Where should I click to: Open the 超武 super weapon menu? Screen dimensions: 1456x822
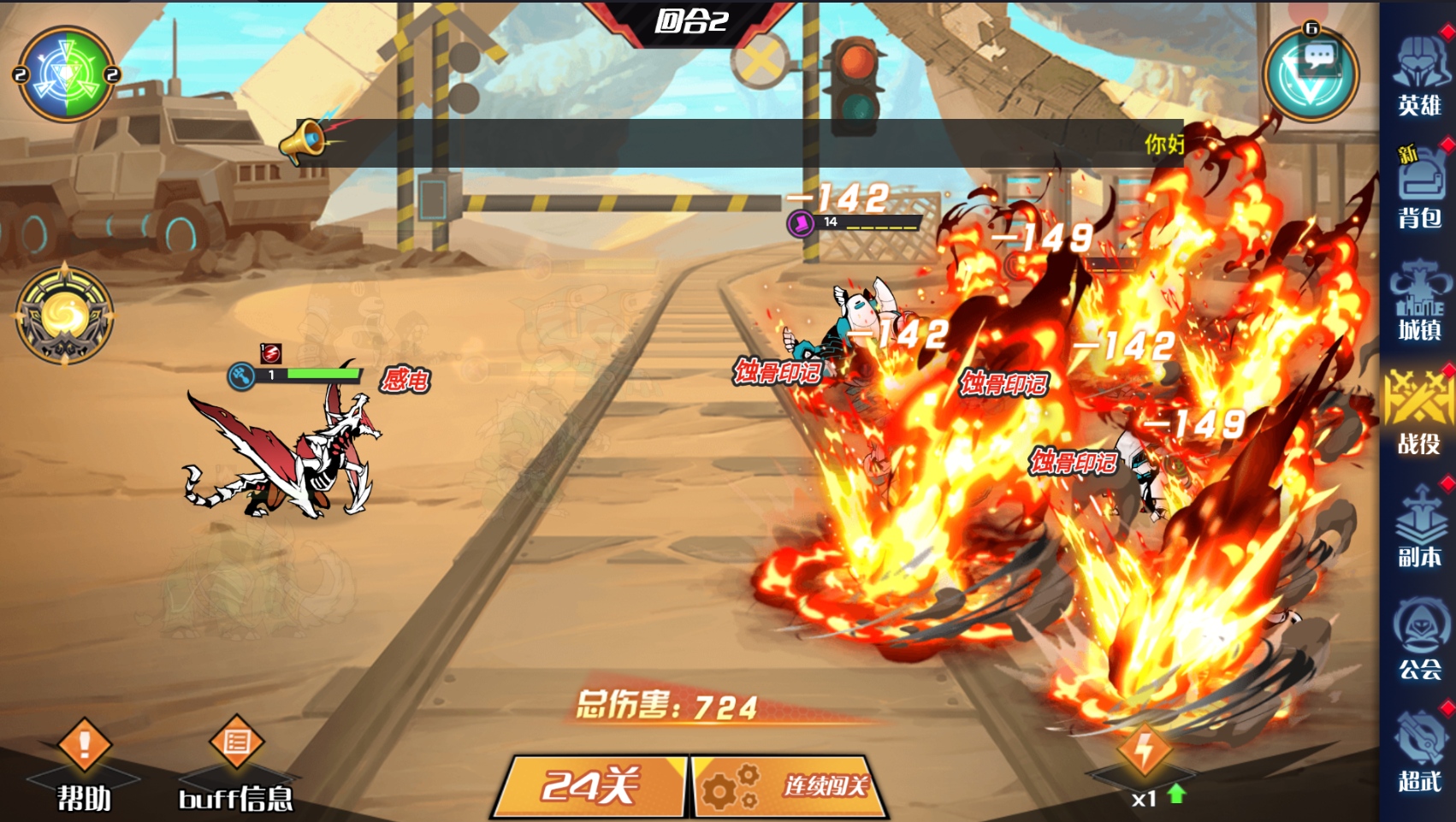(1419, 751)
